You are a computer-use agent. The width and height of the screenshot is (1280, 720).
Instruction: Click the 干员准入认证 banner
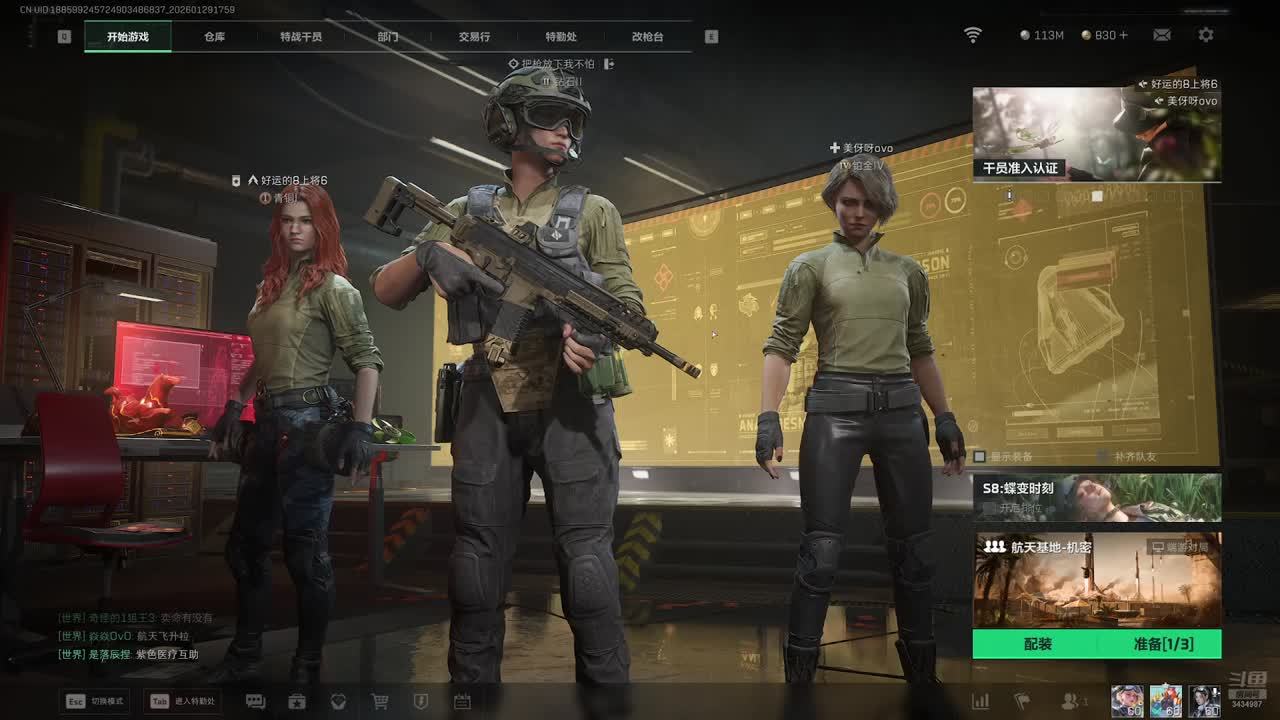pyautogui.click(x=1096, y=134)
